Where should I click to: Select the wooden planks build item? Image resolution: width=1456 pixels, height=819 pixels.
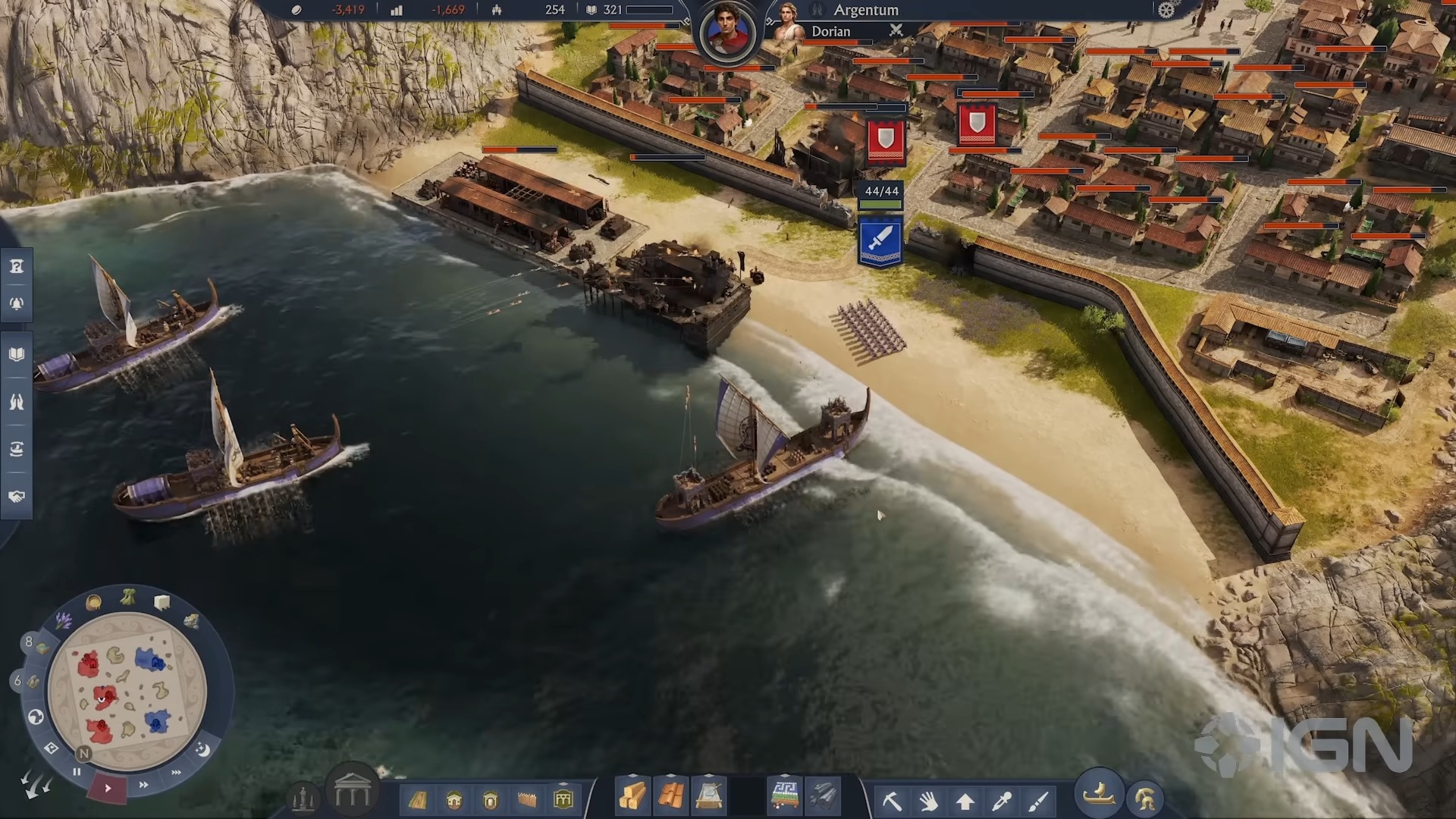coord(632,796)
